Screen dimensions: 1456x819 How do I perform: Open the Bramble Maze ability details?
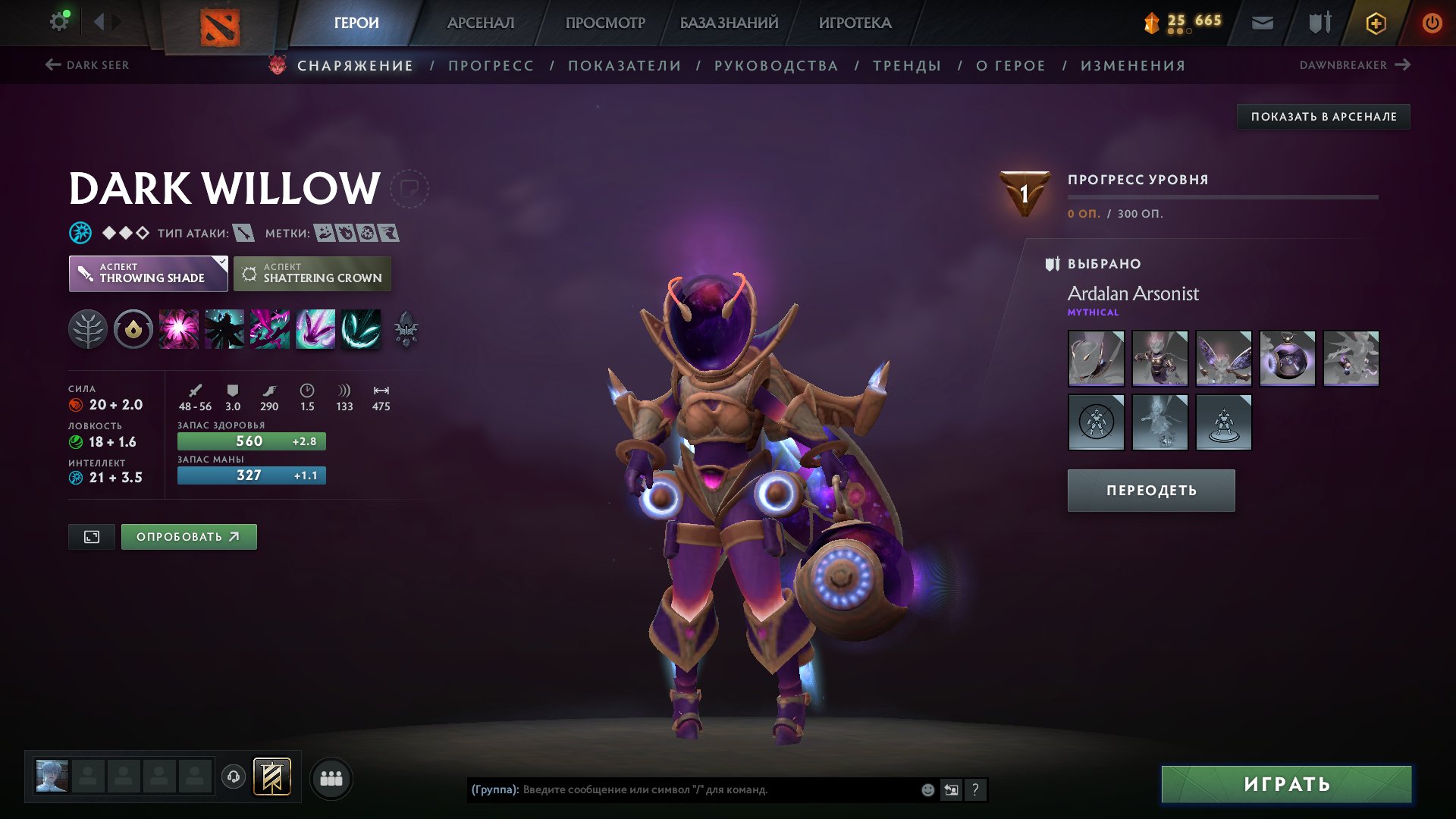[179, 328]
